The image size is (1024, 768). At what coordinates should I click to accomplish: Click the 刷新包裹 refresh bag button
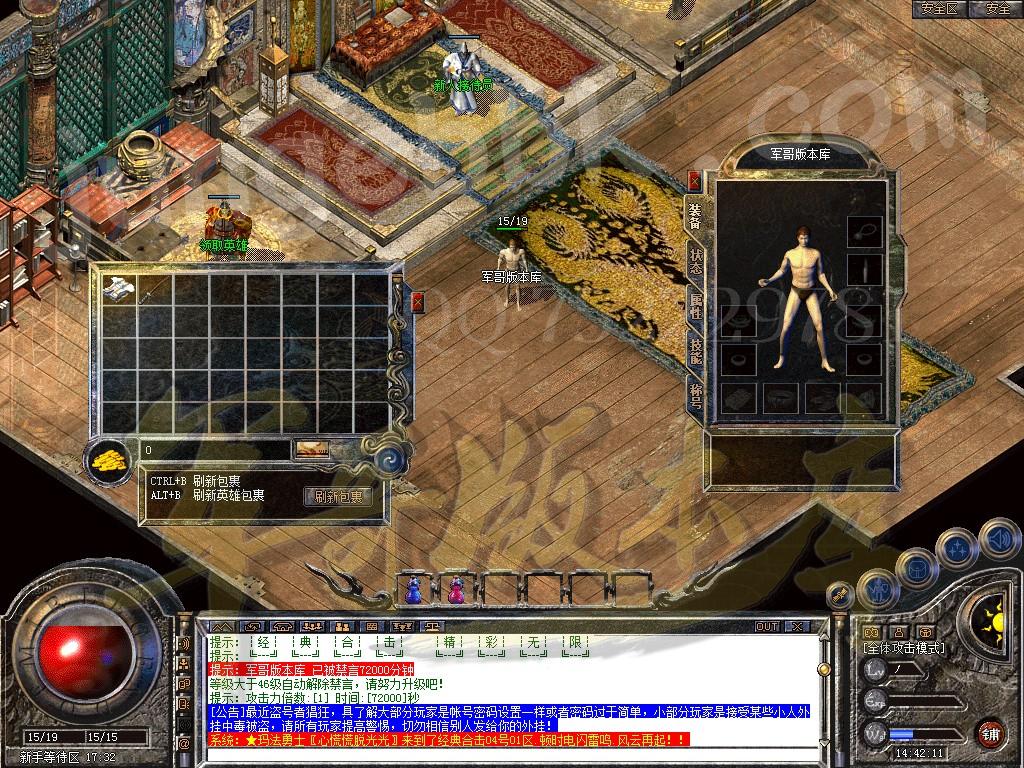point(338,496)
